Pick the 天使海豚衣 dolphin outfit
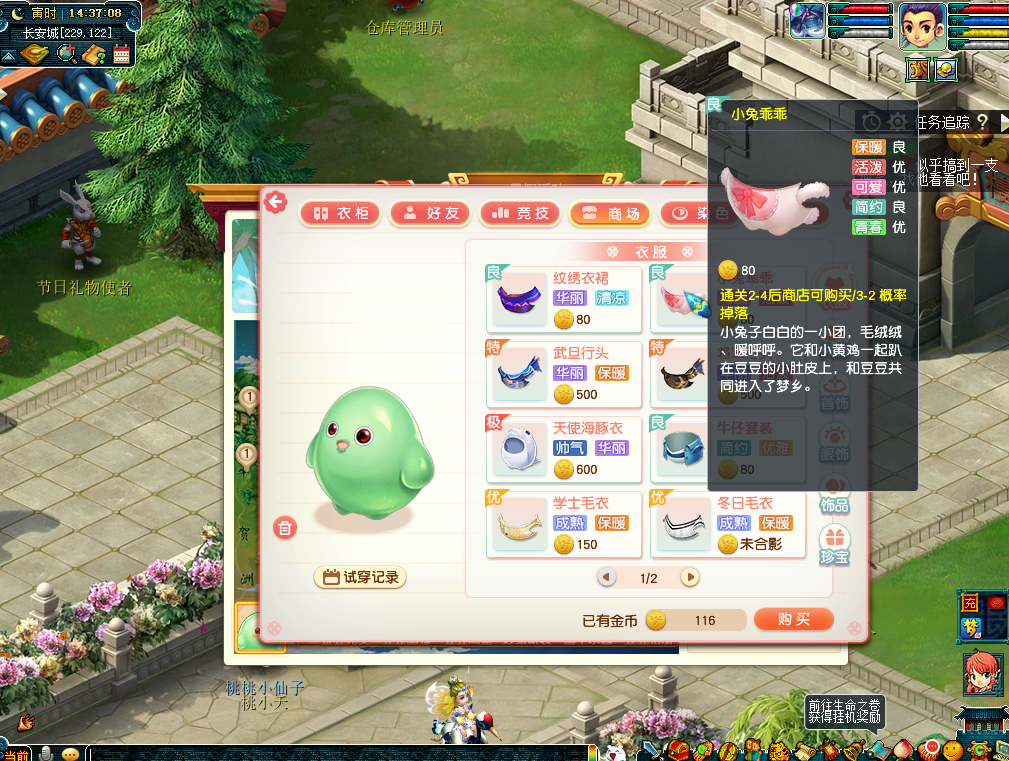The height and width of the screenshot is (761, 1009). click(x=564, y=448)
